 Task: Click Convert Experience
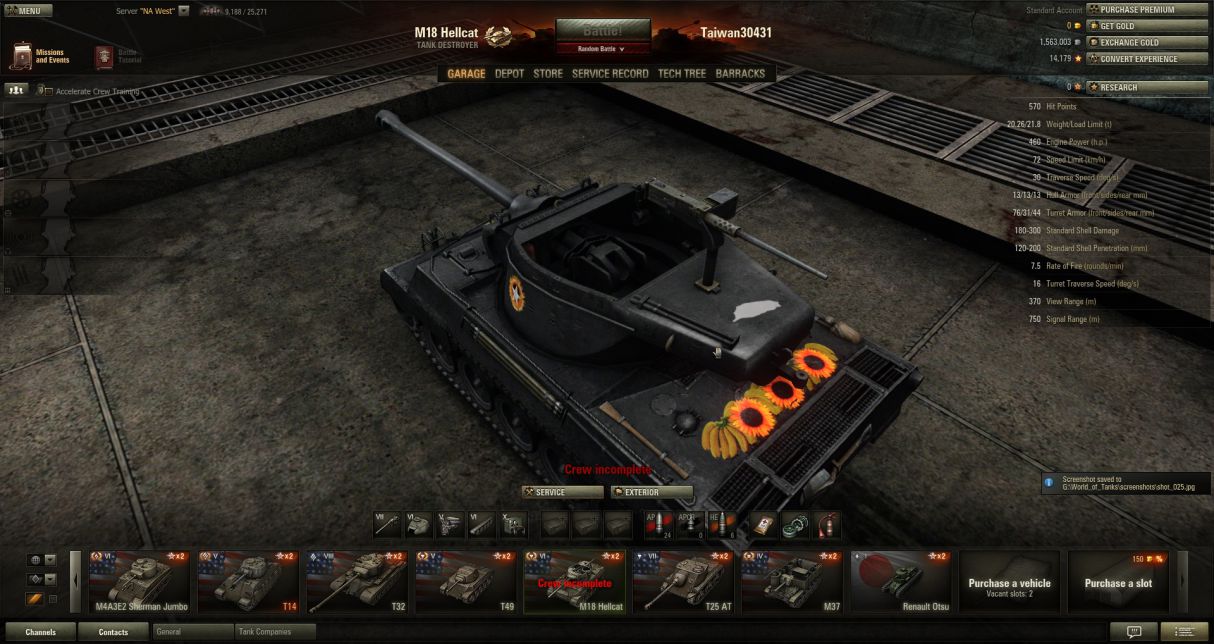pos(1147,58)
